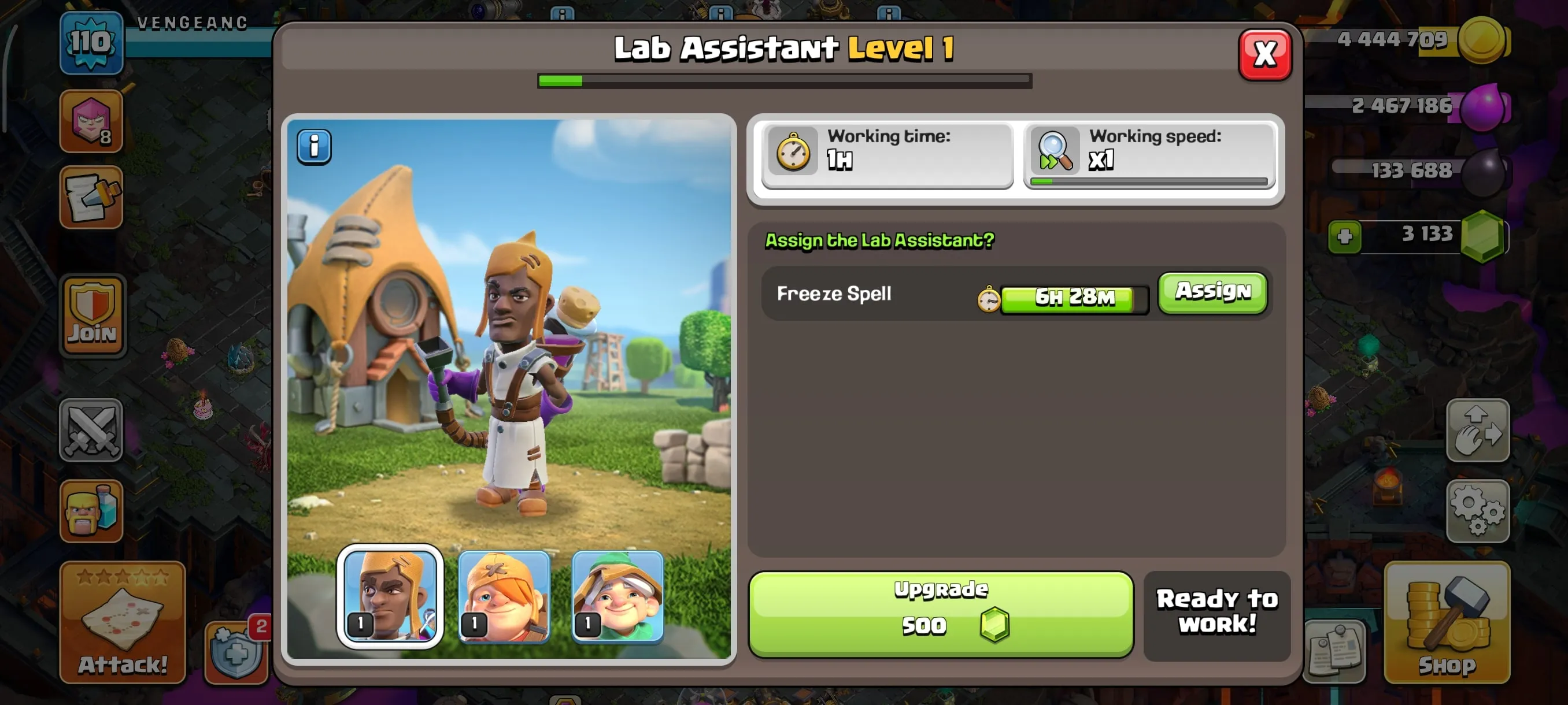
Task: Open the shield with the 2 badge
Action: (234, 654)
